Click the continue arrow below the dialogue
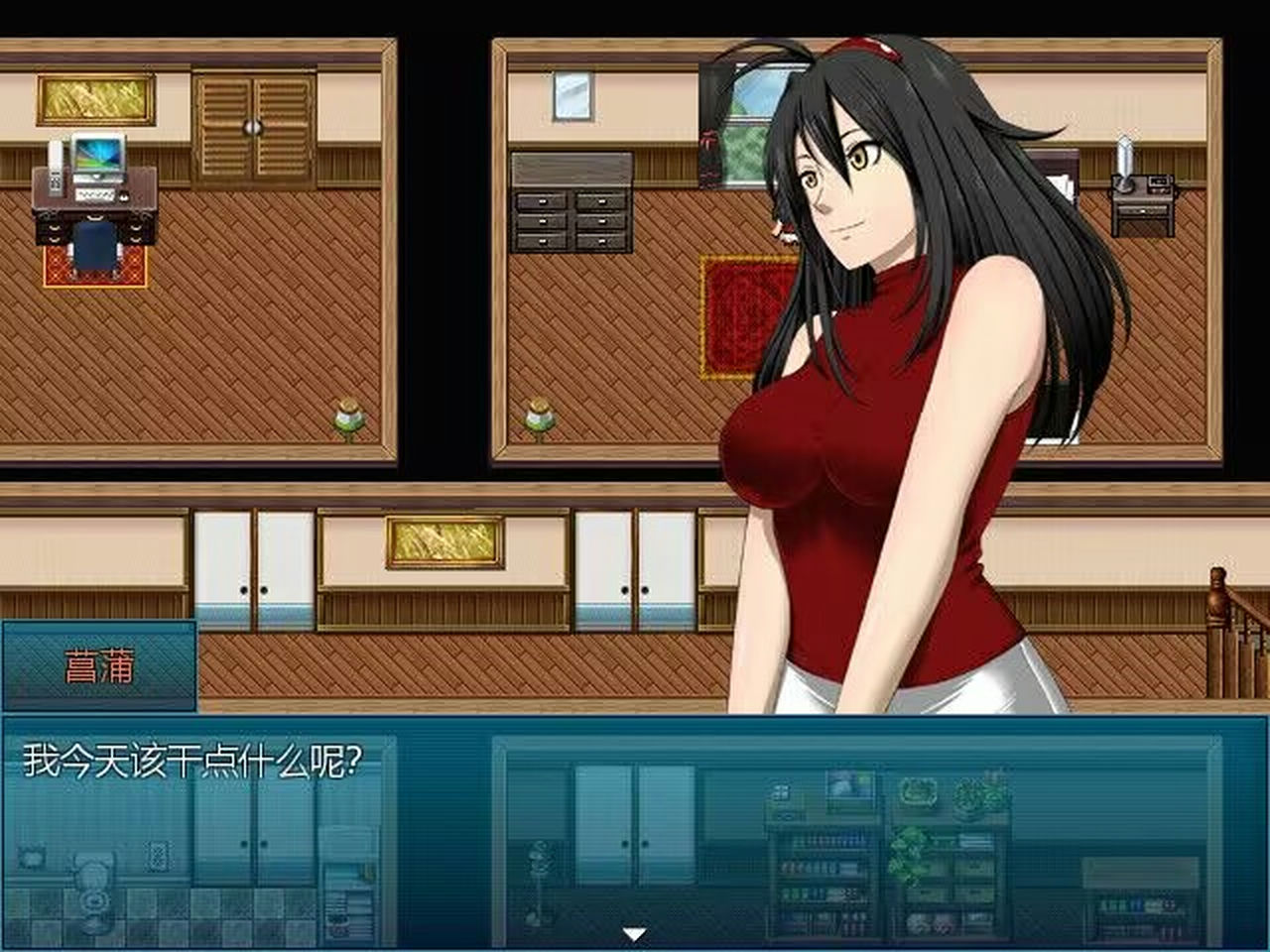The image size is (1270, 952). point(635,930)
